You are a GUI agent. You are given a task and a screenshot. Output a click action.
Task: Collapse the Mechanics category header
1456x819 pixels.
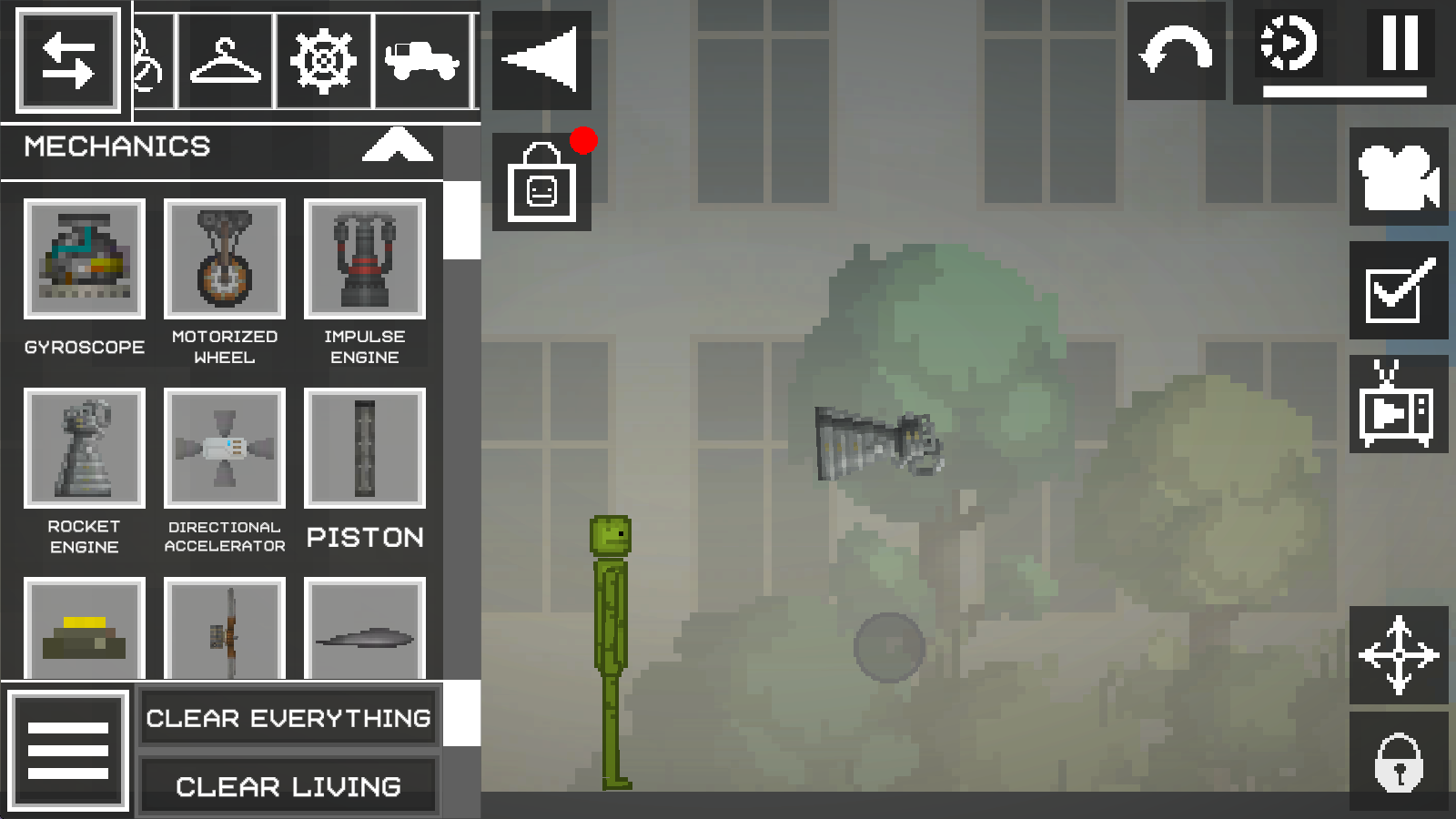[x=397, y=146]
